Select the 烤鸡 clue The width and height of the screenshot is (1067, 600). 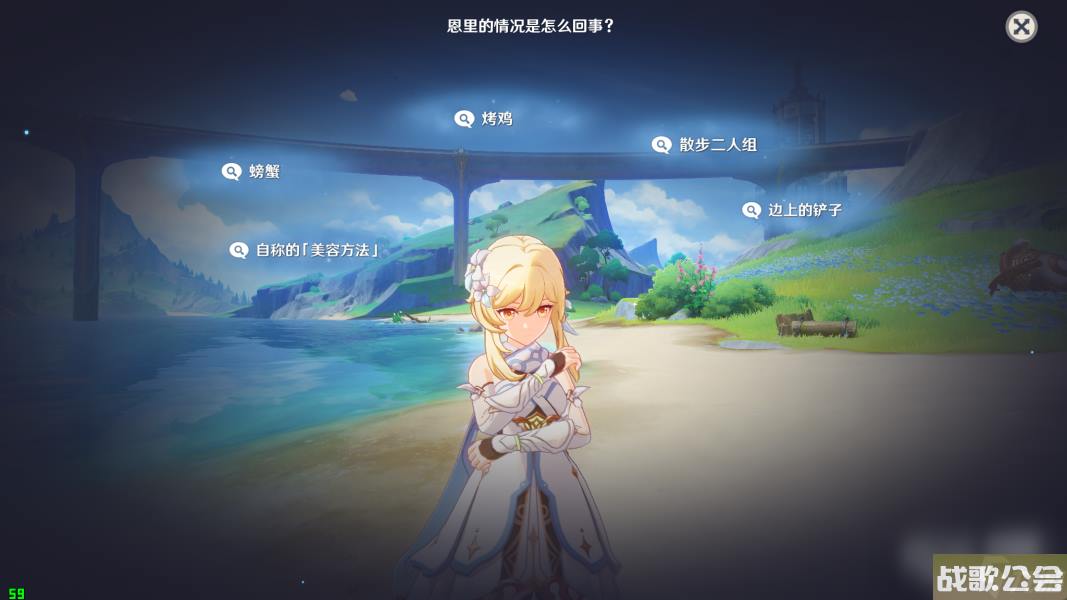tap(484, 119)
